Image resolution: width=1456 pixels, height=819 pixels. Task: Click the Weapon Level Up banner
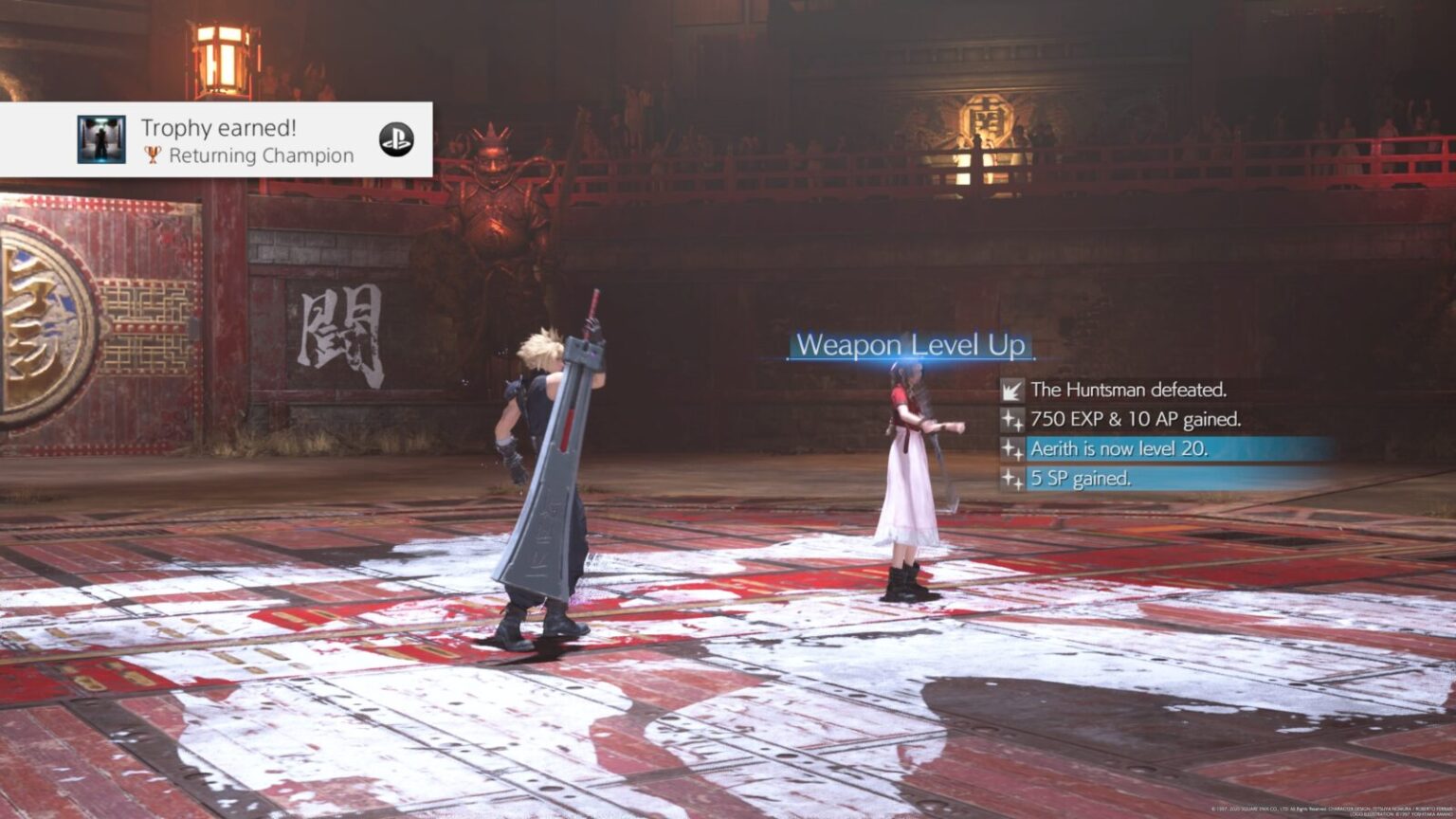[912, 345]
